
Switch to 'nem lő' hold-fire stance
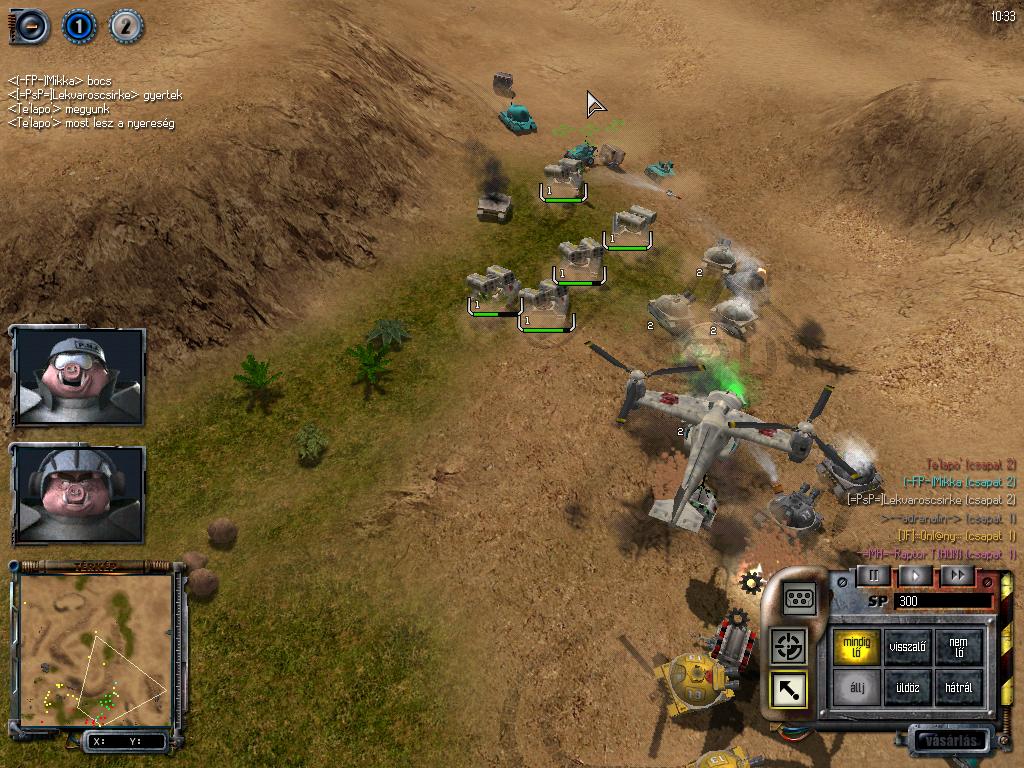959,646
